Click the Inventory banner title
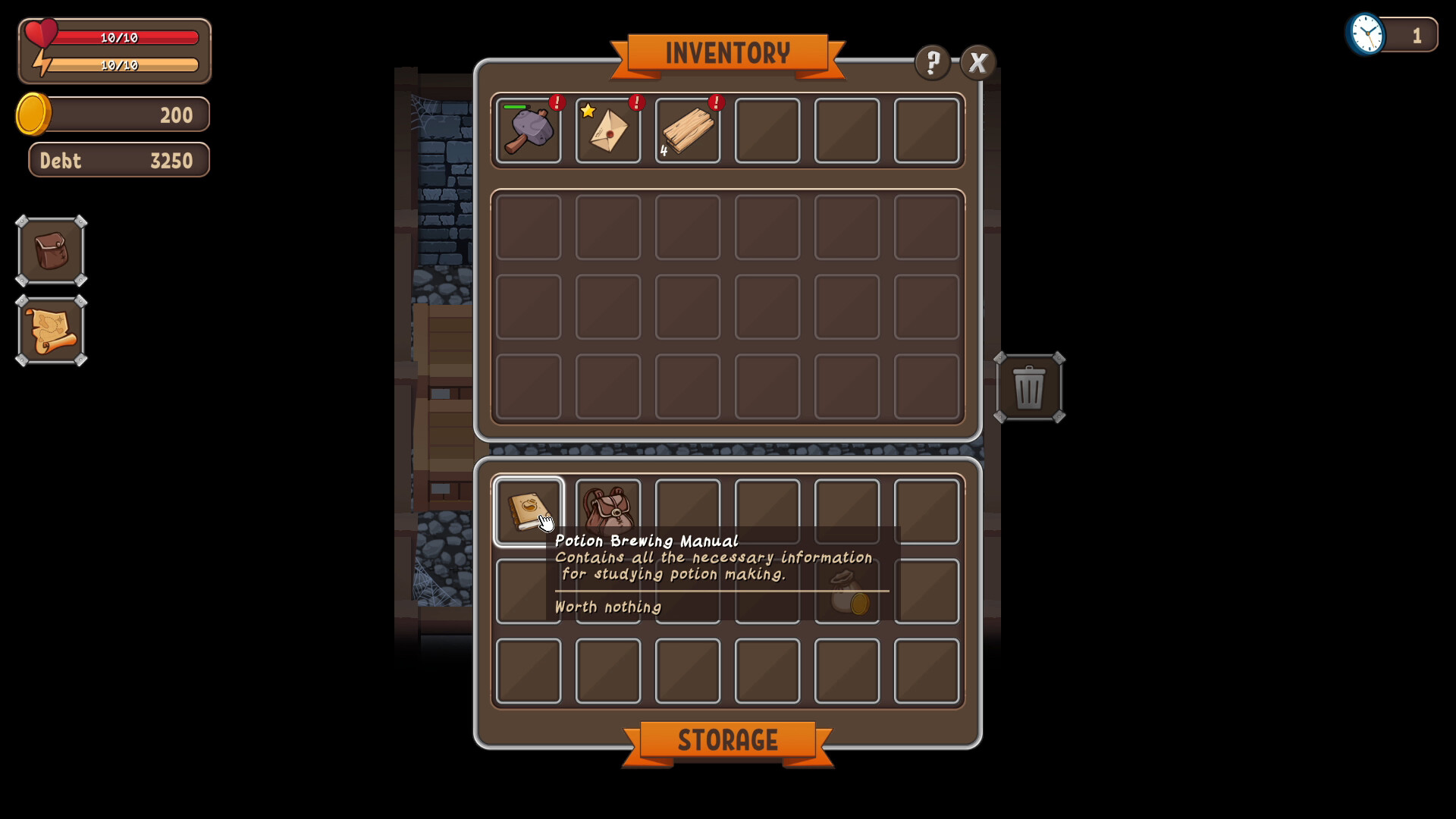The width and height of the screenshot is (1456, 819). [727, 53]
